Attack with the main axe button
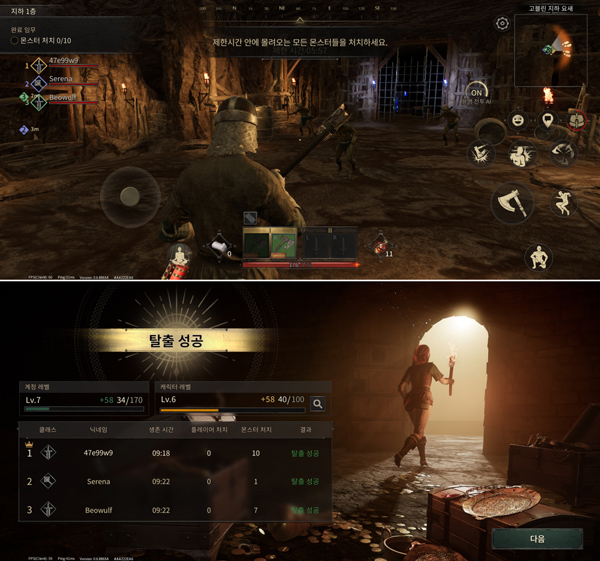Image resolution: width=600 pixels, height=561 pixels. [x=511, y=203]
